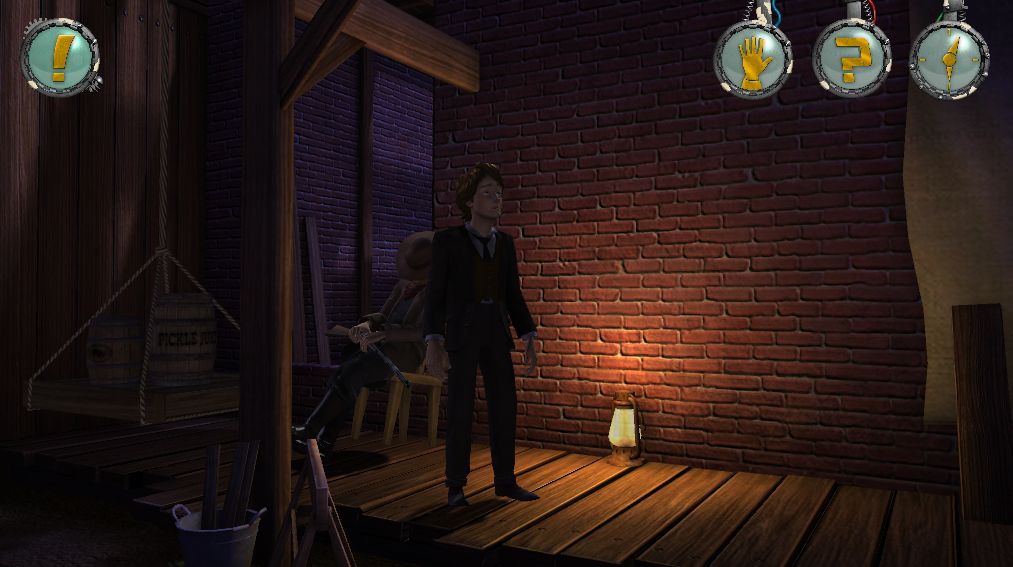This screenshot has height=567, width=1013.
Task: Click the question mark hint button
Action: coord(851,59)
